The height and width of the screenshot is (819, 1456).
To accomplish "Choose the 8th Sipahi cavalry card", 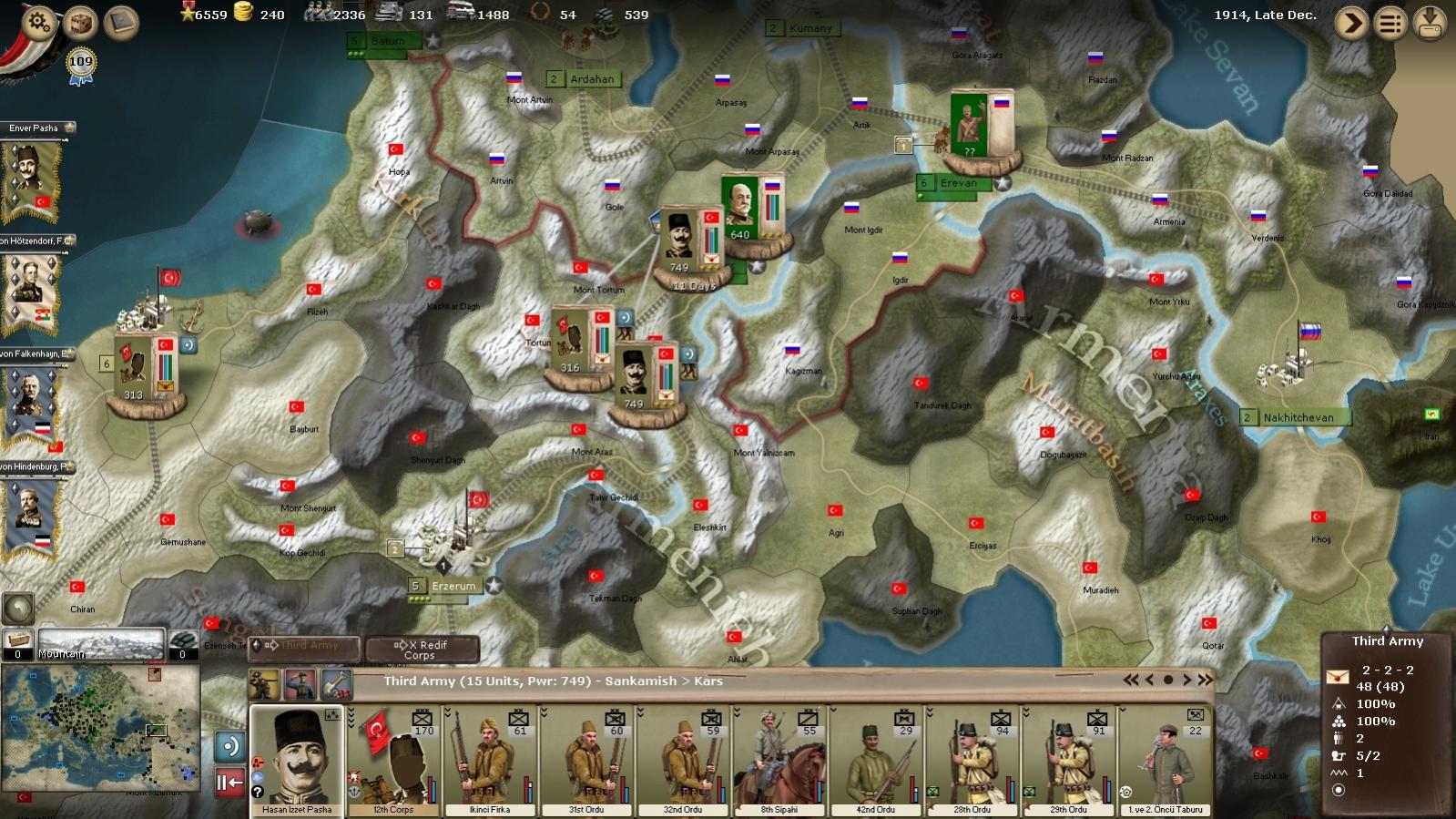I will (779, 760).
